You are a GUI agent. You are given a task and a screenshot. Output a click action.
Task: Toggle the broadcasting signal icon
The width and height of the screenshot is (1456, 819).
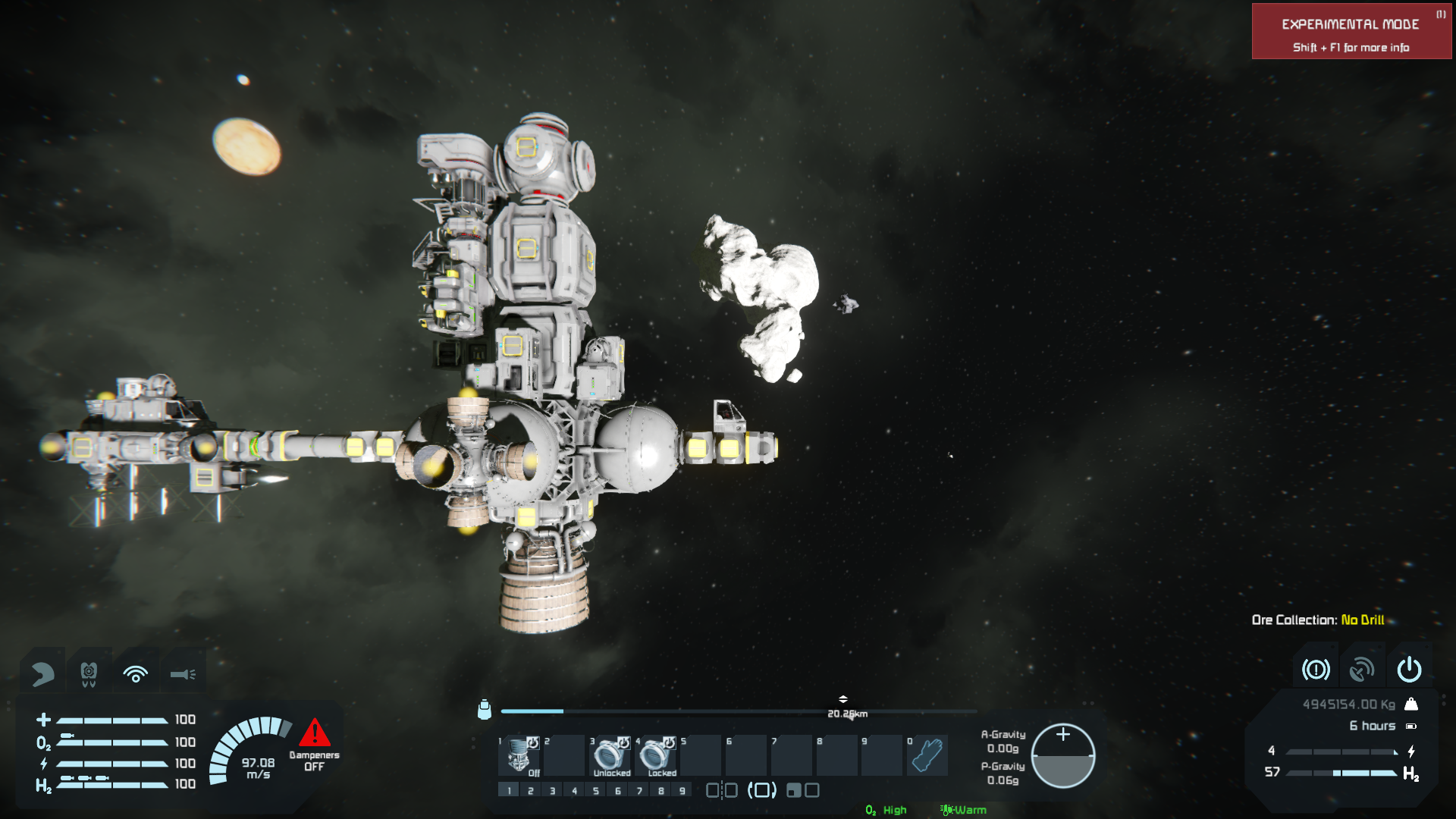click(x=136, y=673)
